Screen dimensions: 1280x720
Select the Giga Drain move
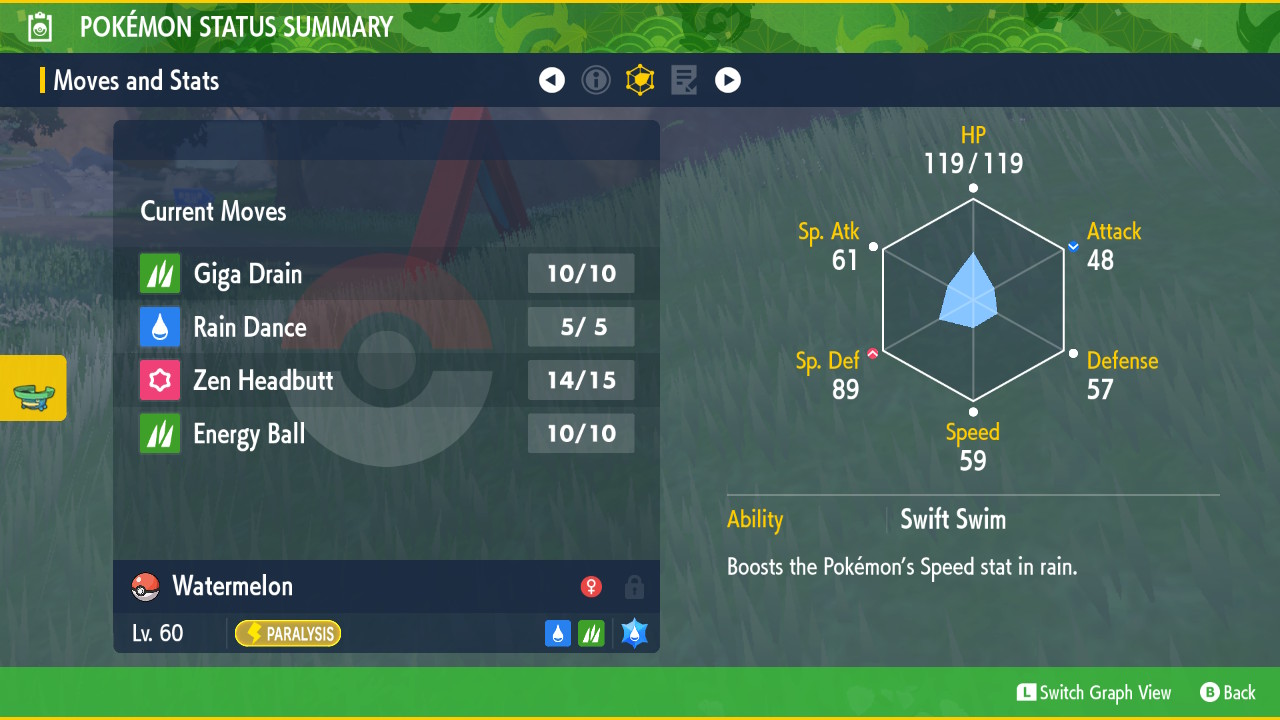[x=386, y=274]
